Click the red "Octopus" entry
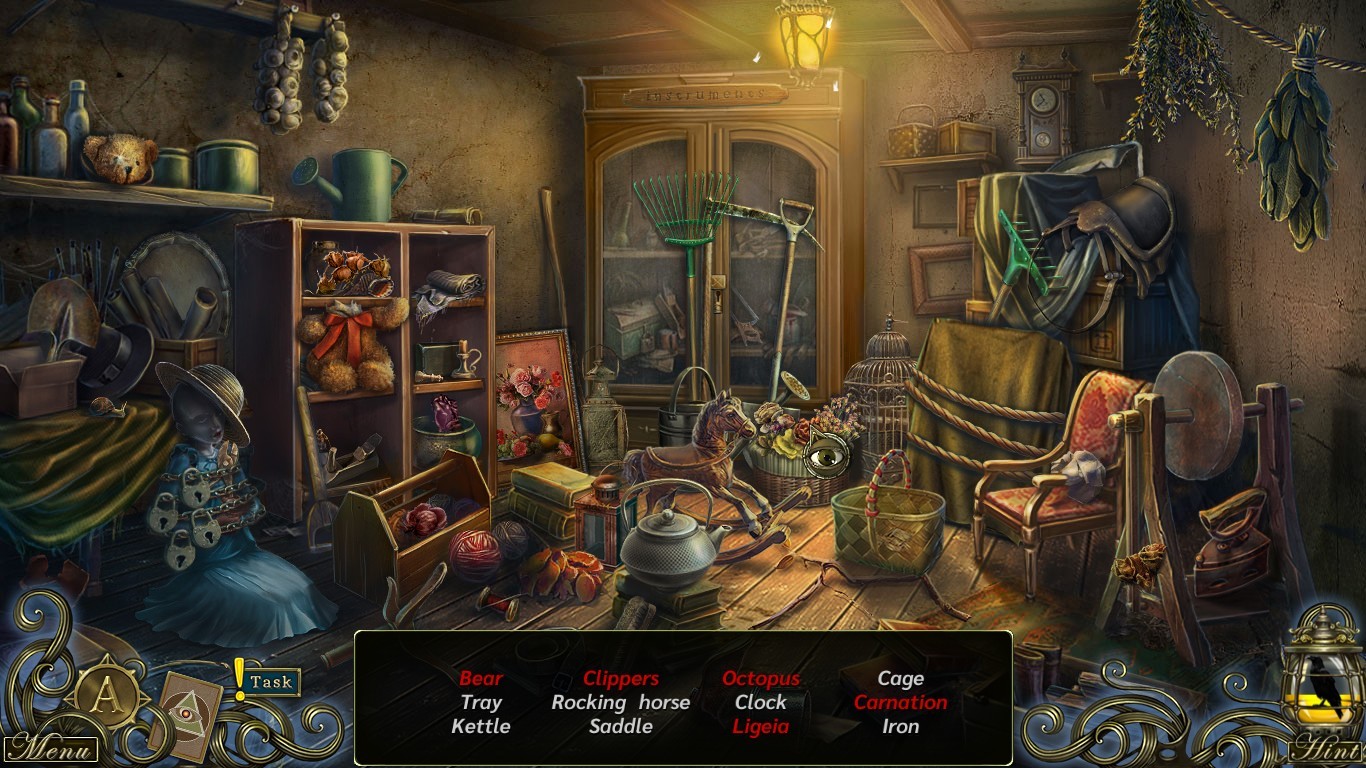1366x768 pixels. [761, 678]
